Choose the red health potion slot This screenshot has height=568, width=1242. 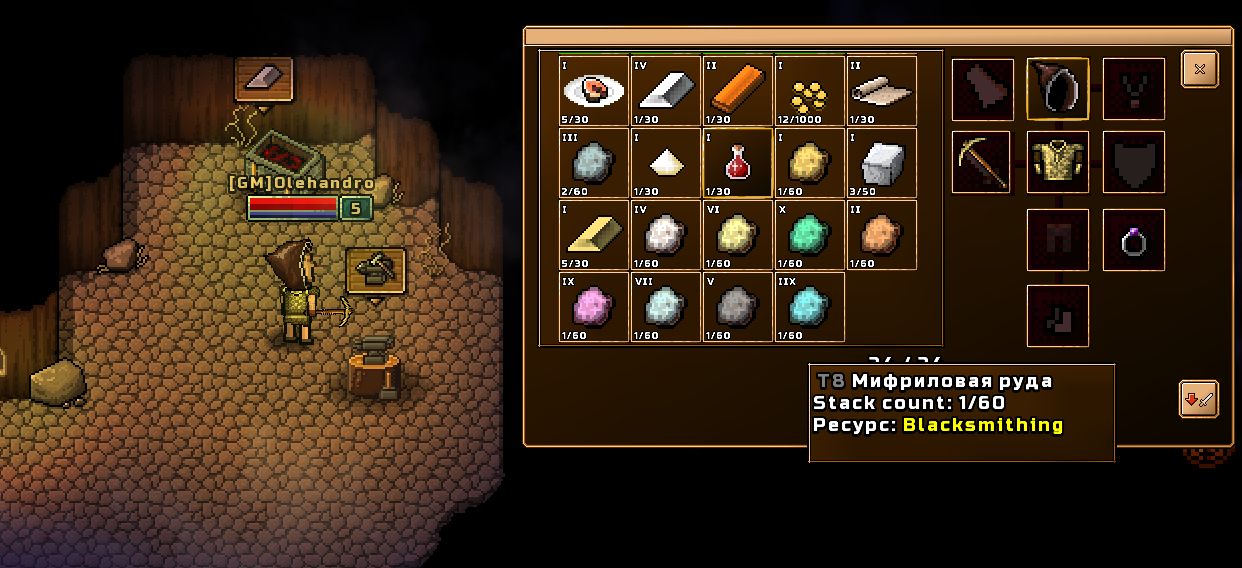coord(739,163)
